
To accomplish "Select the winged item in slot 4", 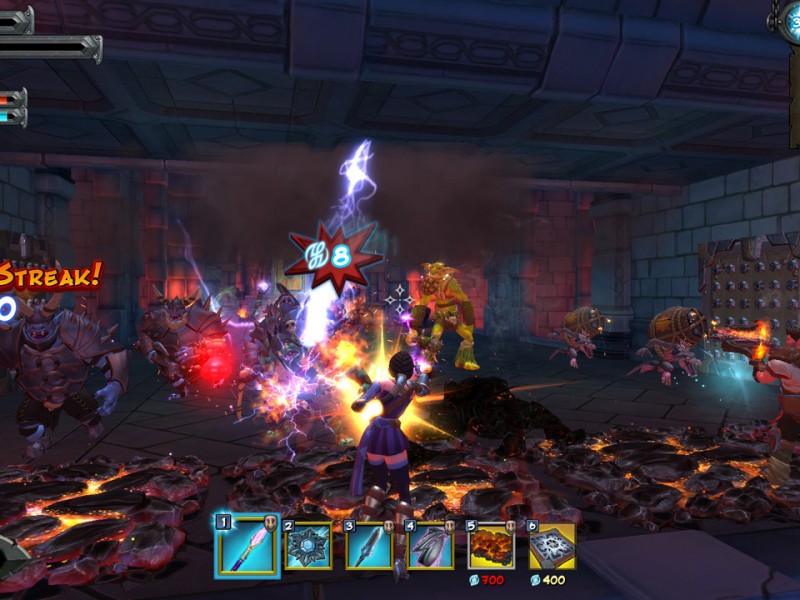I will (x=430, y=546).
